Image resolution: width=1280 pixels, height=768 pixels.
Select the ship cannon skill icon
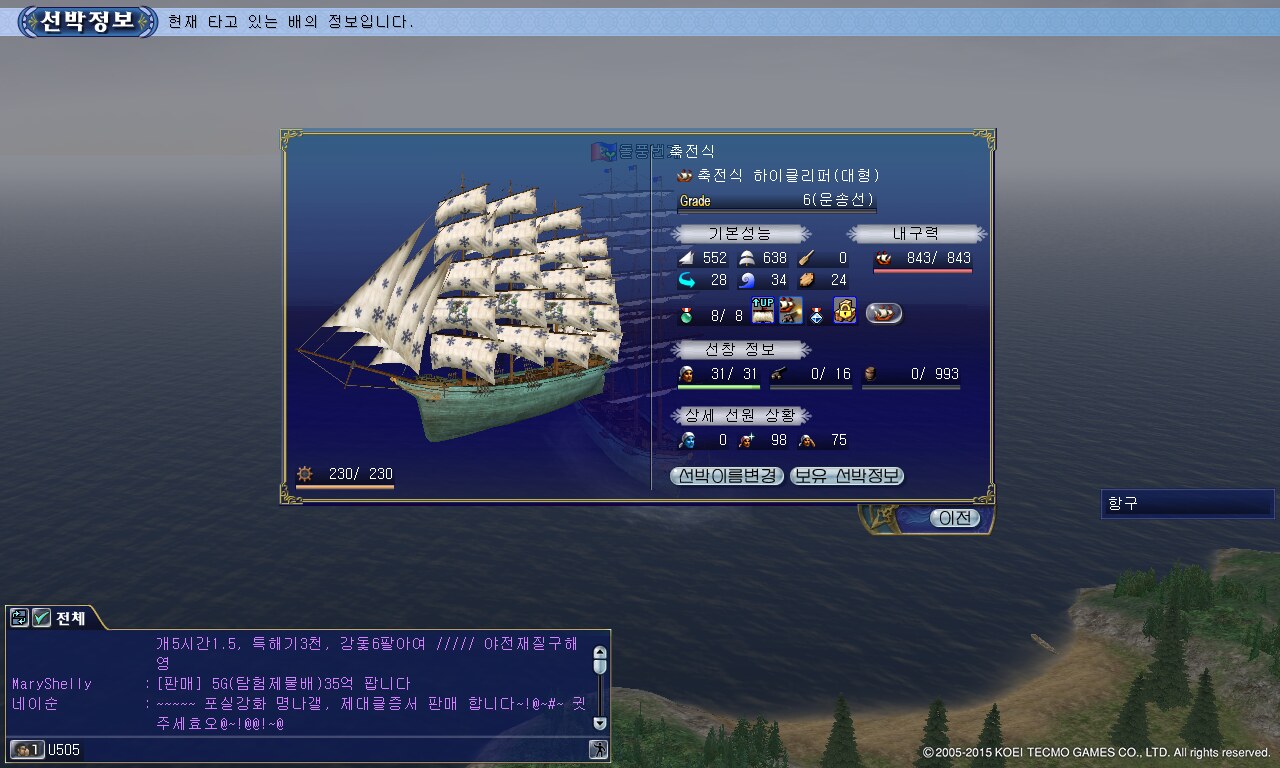[x=790, y=311]
